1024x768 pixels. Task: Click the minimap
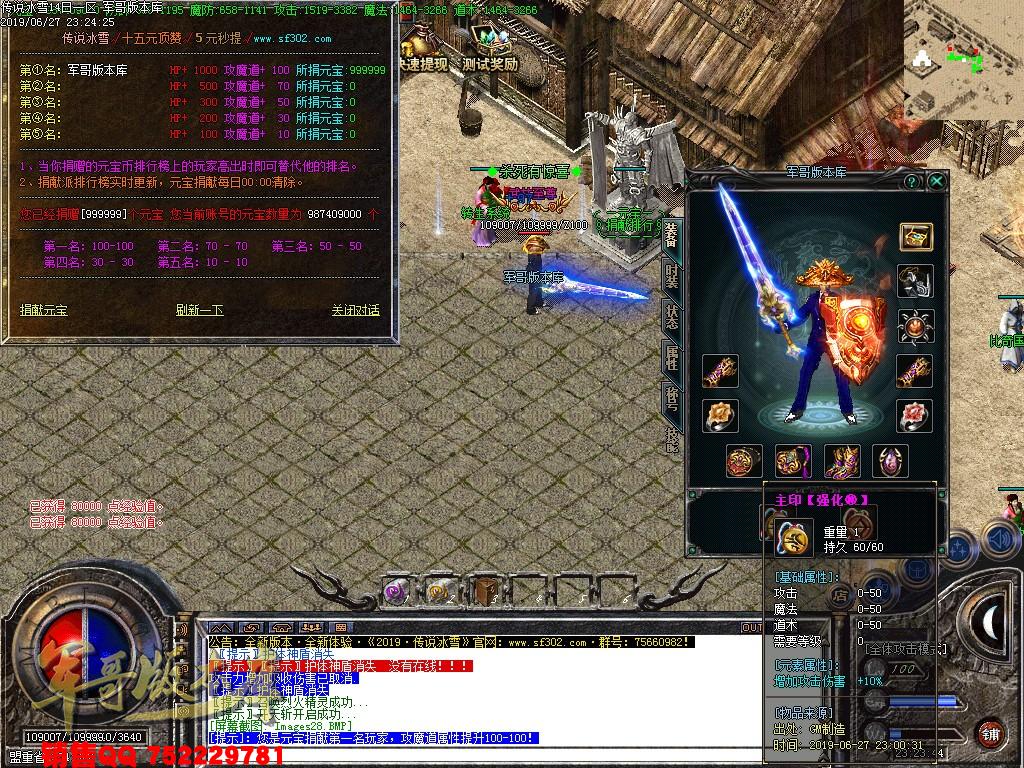963,60
